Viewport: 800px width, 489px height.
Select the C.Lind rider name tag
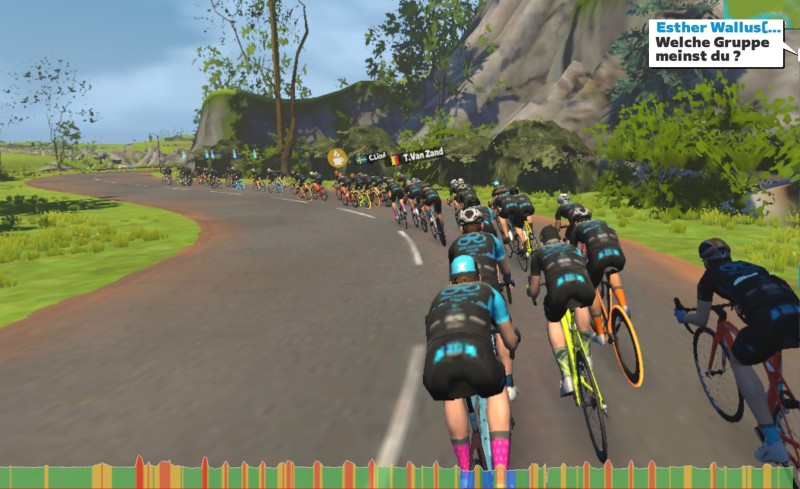373,157
